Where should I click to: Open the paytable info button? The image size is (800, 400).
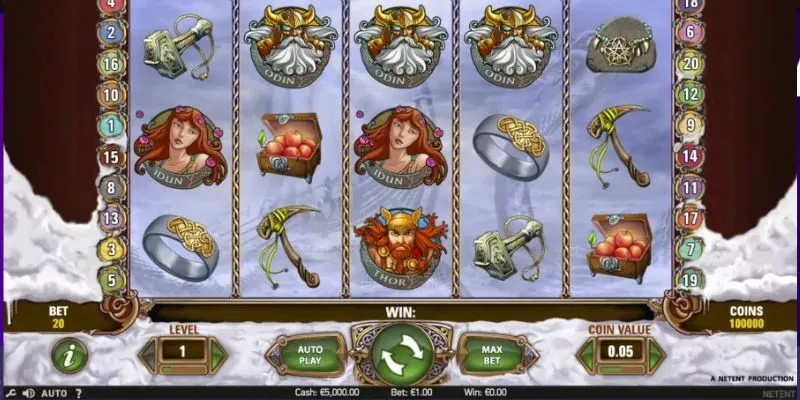coord(69,353)
